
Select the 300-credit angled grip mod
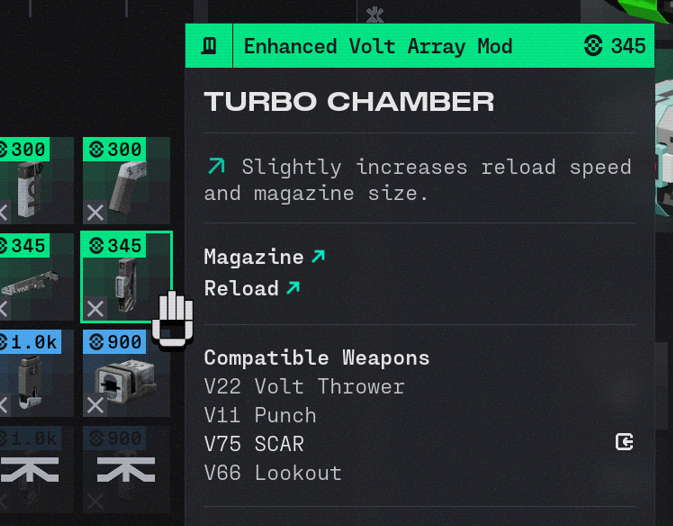126,181
